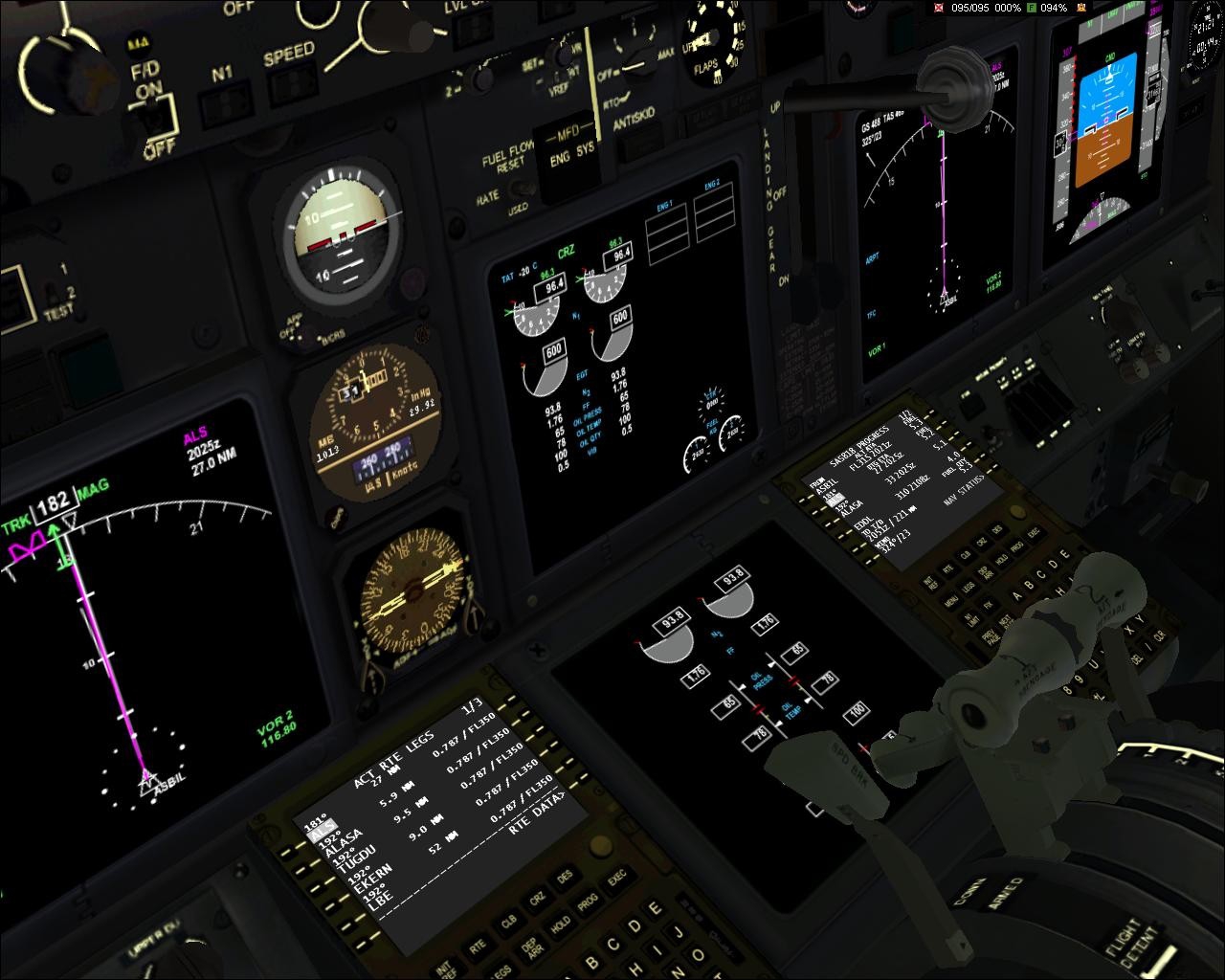
Task: Select the MFD SYS display button
Action: pos(585,148)
